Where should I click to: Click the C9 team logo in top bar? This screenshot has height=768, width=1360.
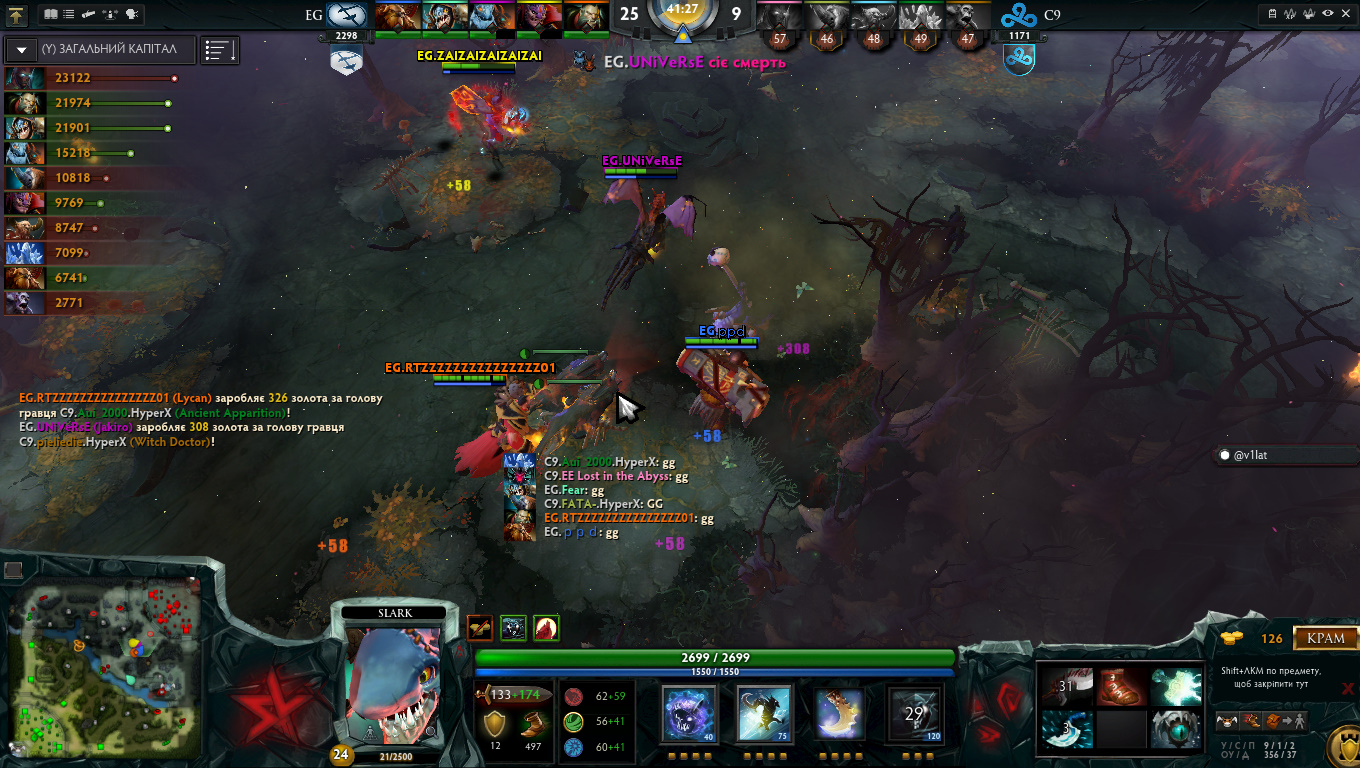point(1019,15)
